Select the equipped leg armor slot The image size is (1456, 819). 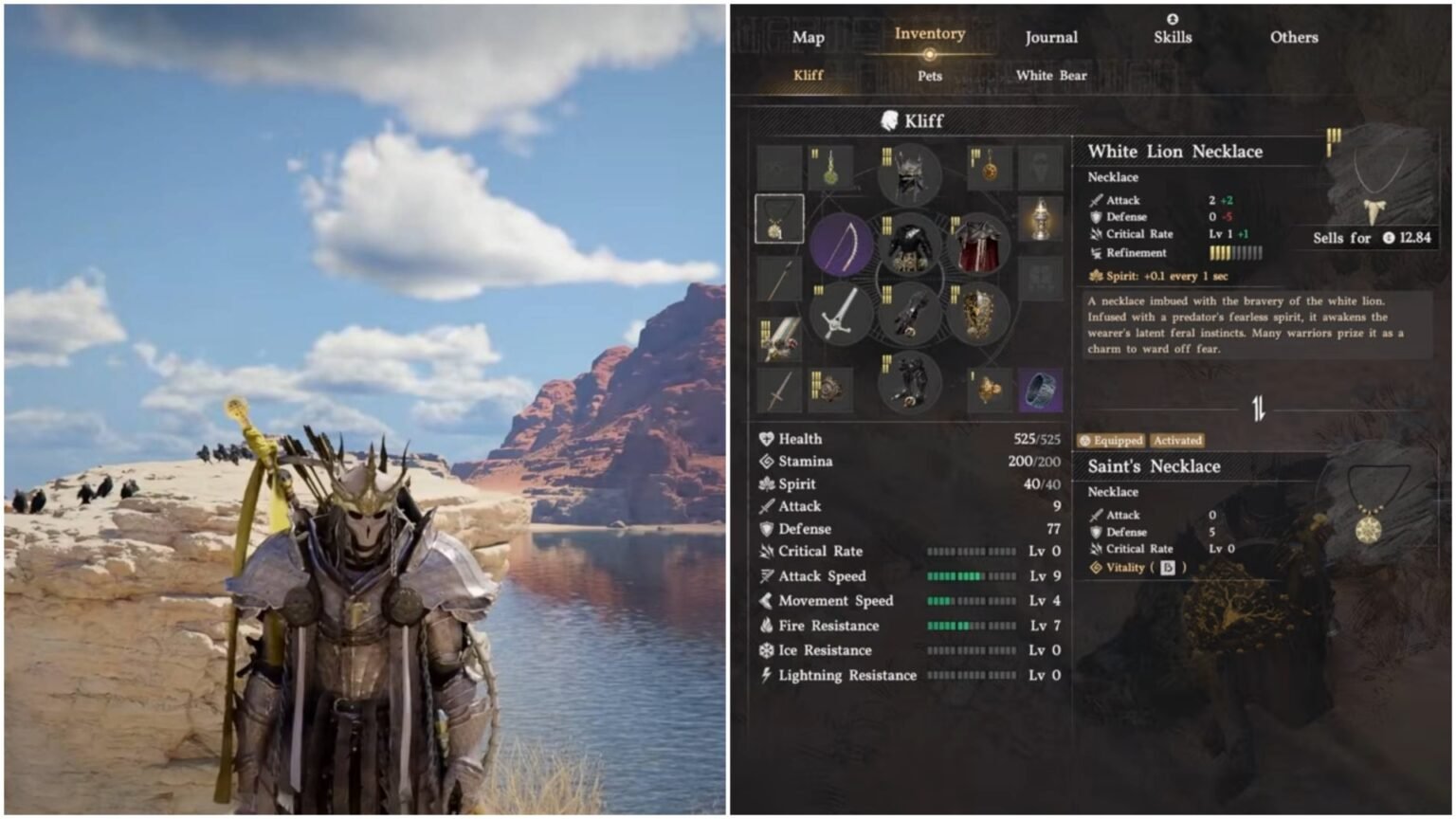(910, 384)
